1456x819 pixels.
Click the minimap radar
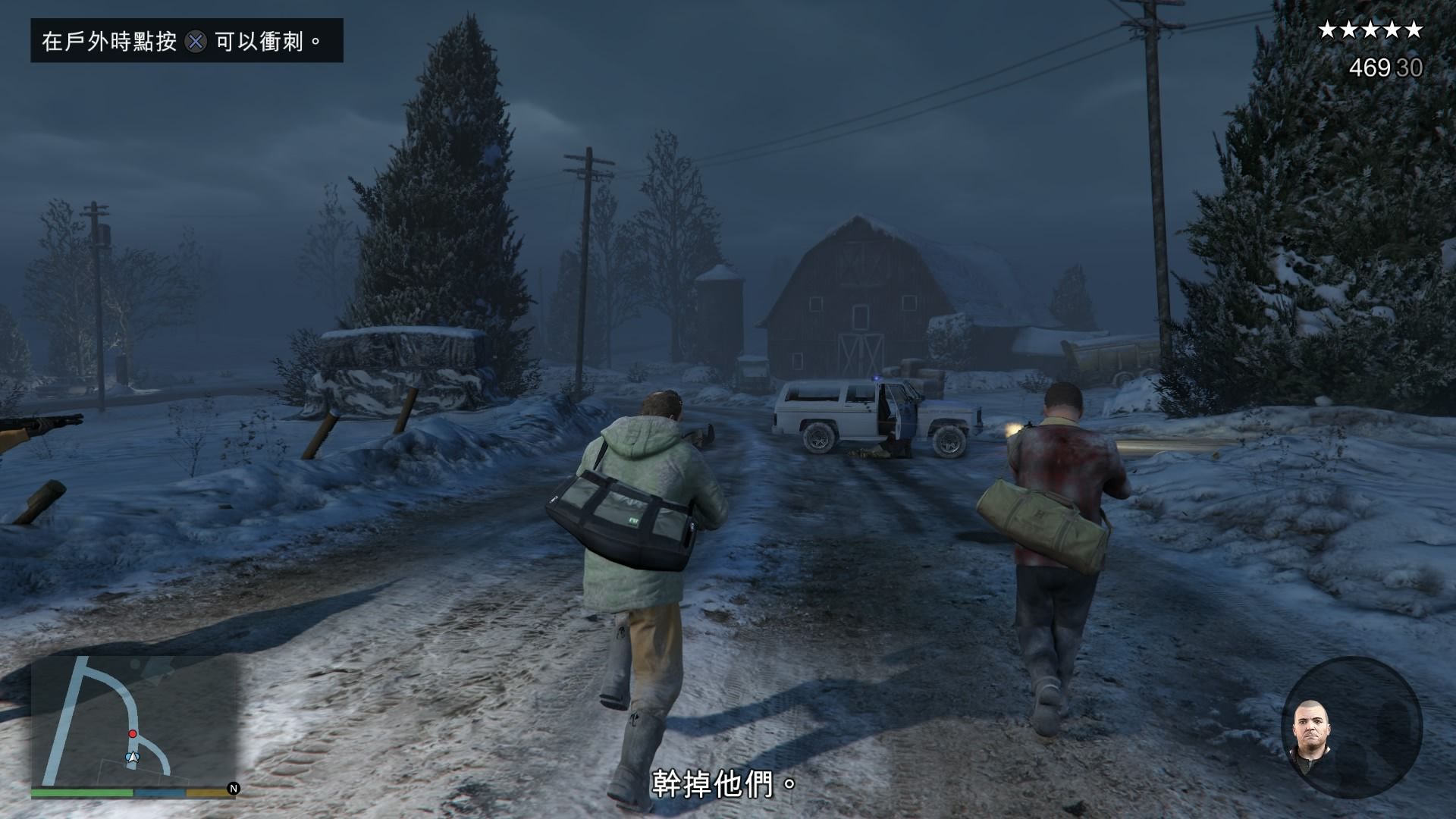coord(133,720)
